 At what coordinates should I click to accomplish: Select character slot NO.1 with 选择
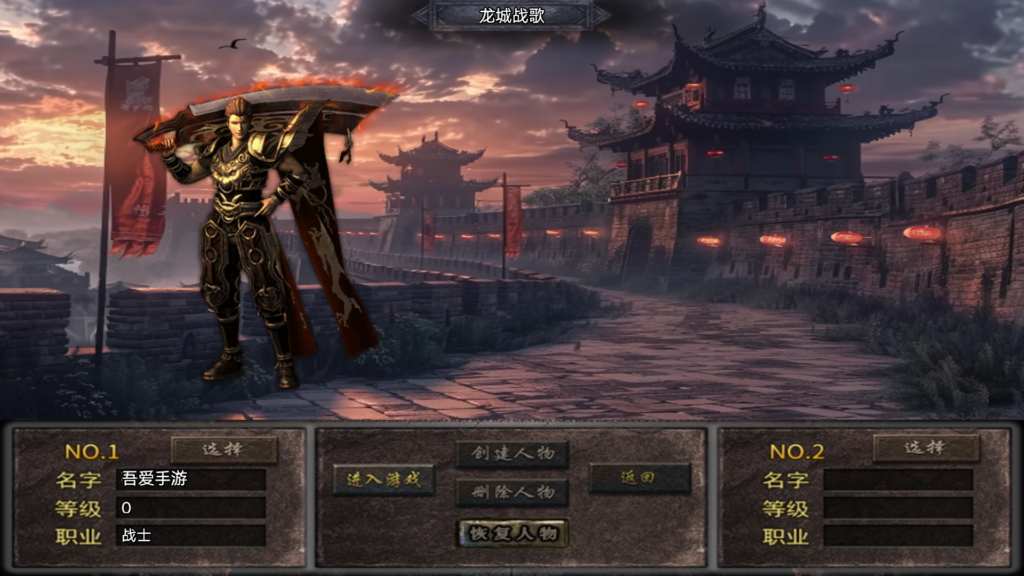(x=224, y=449)
